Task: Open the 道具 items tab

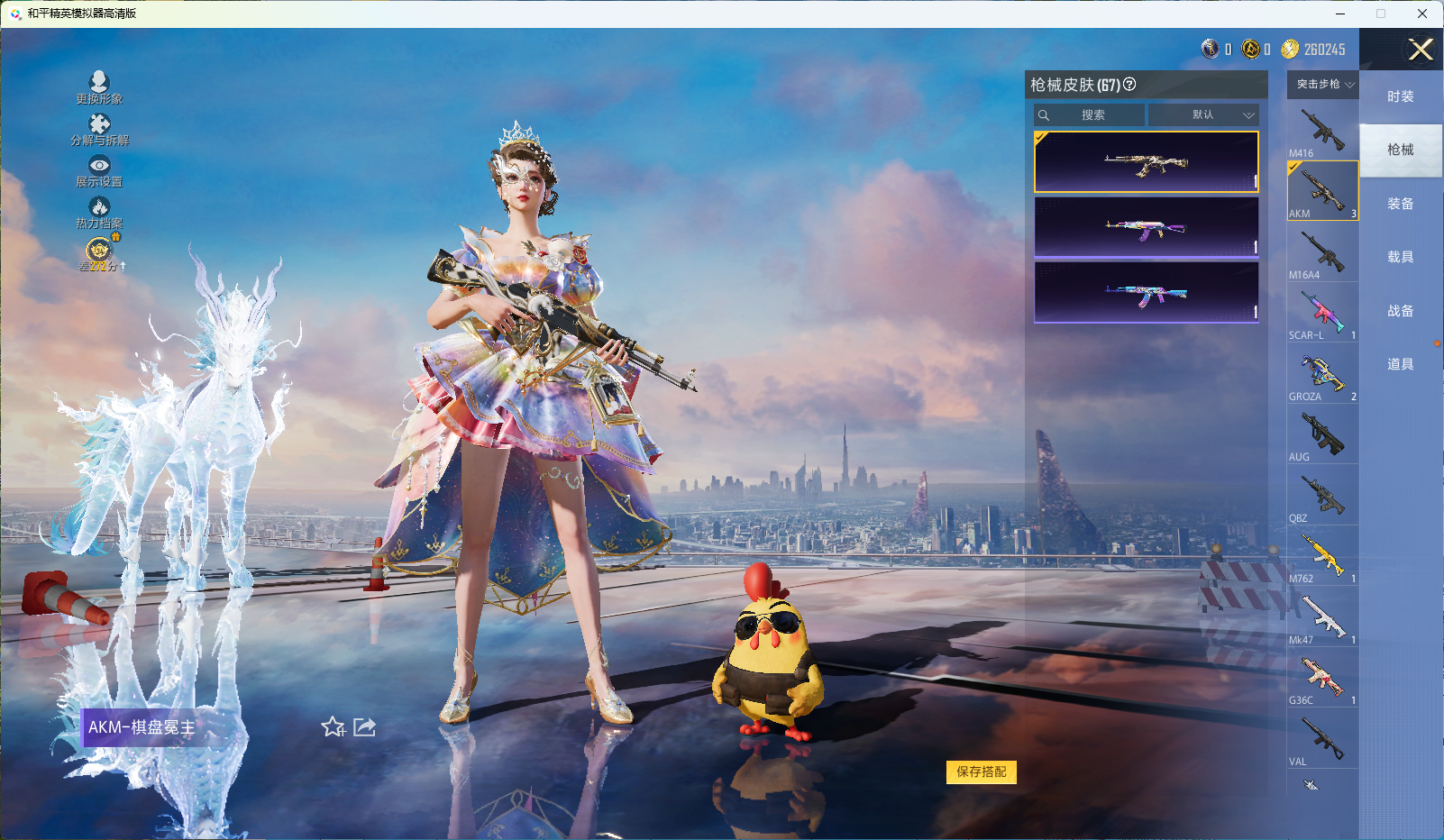Action: [1400, 364]
